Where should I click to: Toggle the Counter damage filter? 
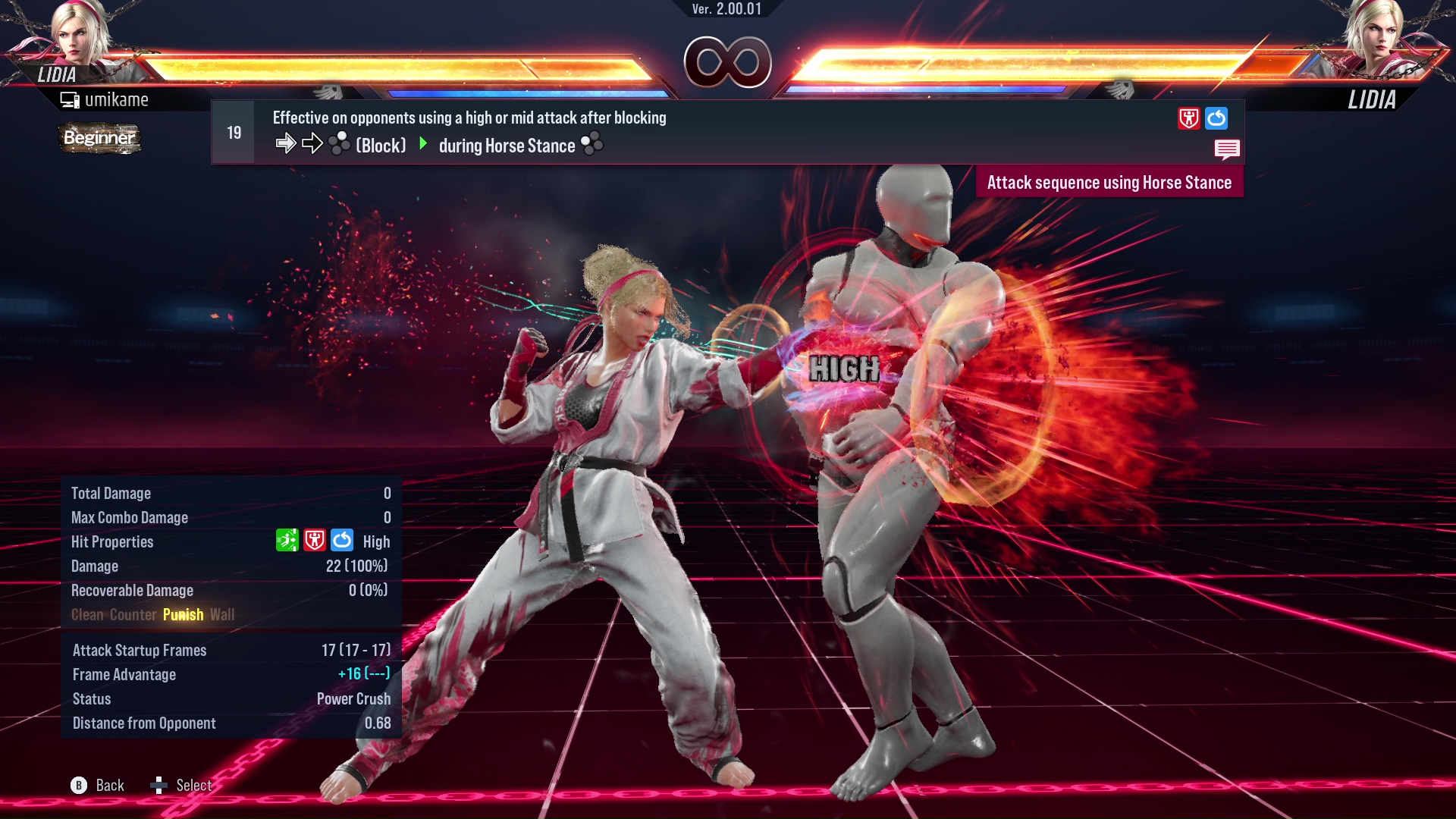(x=133, y=614)
